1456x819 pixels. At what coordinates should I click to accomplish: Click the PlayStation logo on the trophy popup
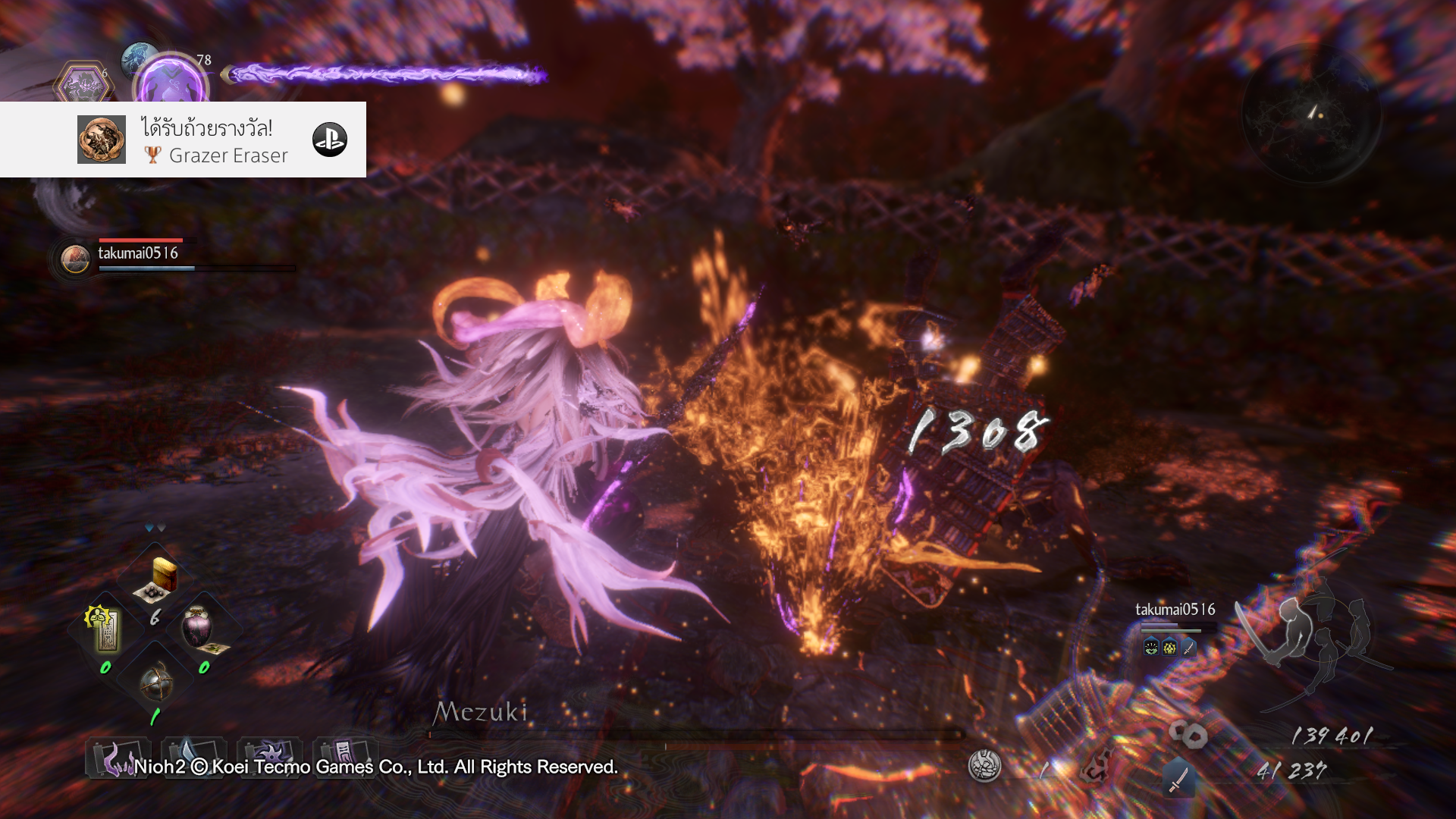point(330,140)
